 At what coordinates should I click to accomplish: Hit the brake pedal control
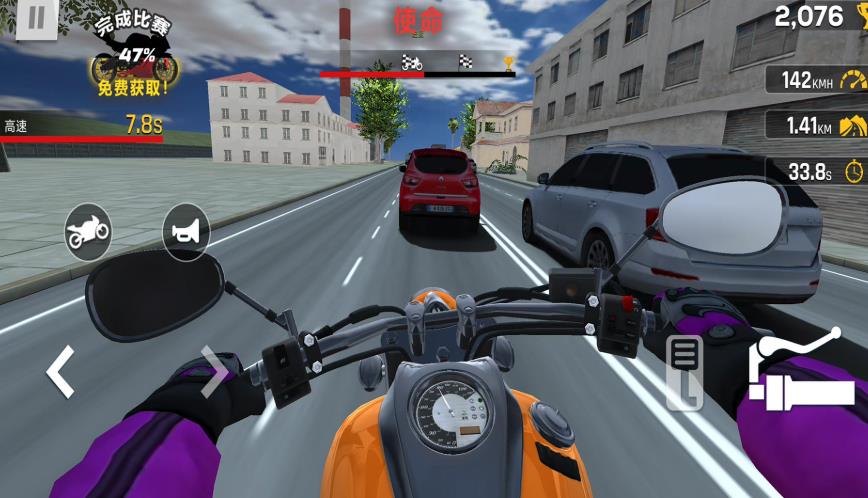(x=685, y=372)
